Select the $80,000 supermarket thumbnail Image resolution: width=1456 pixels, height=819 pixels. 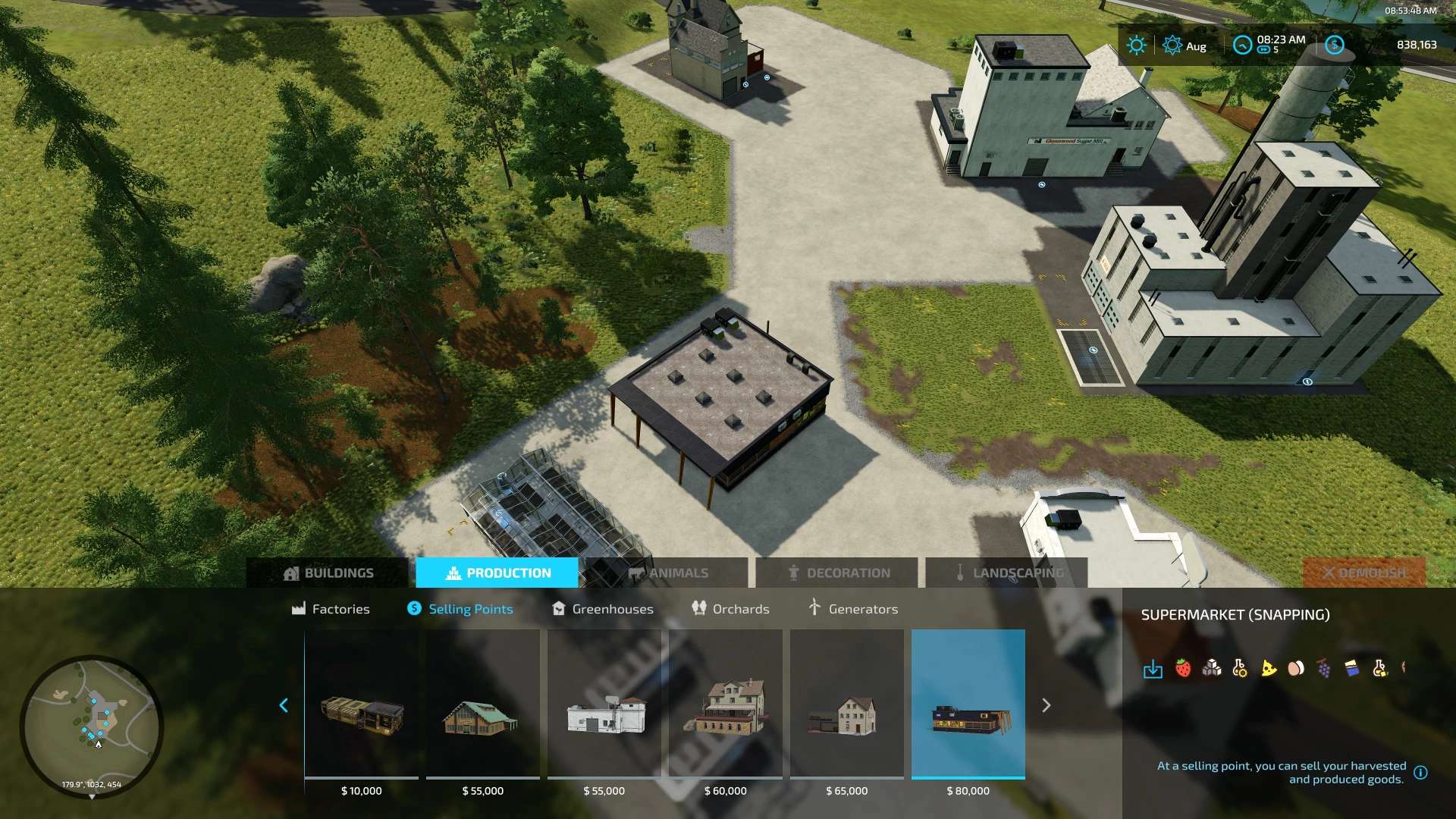968,705
